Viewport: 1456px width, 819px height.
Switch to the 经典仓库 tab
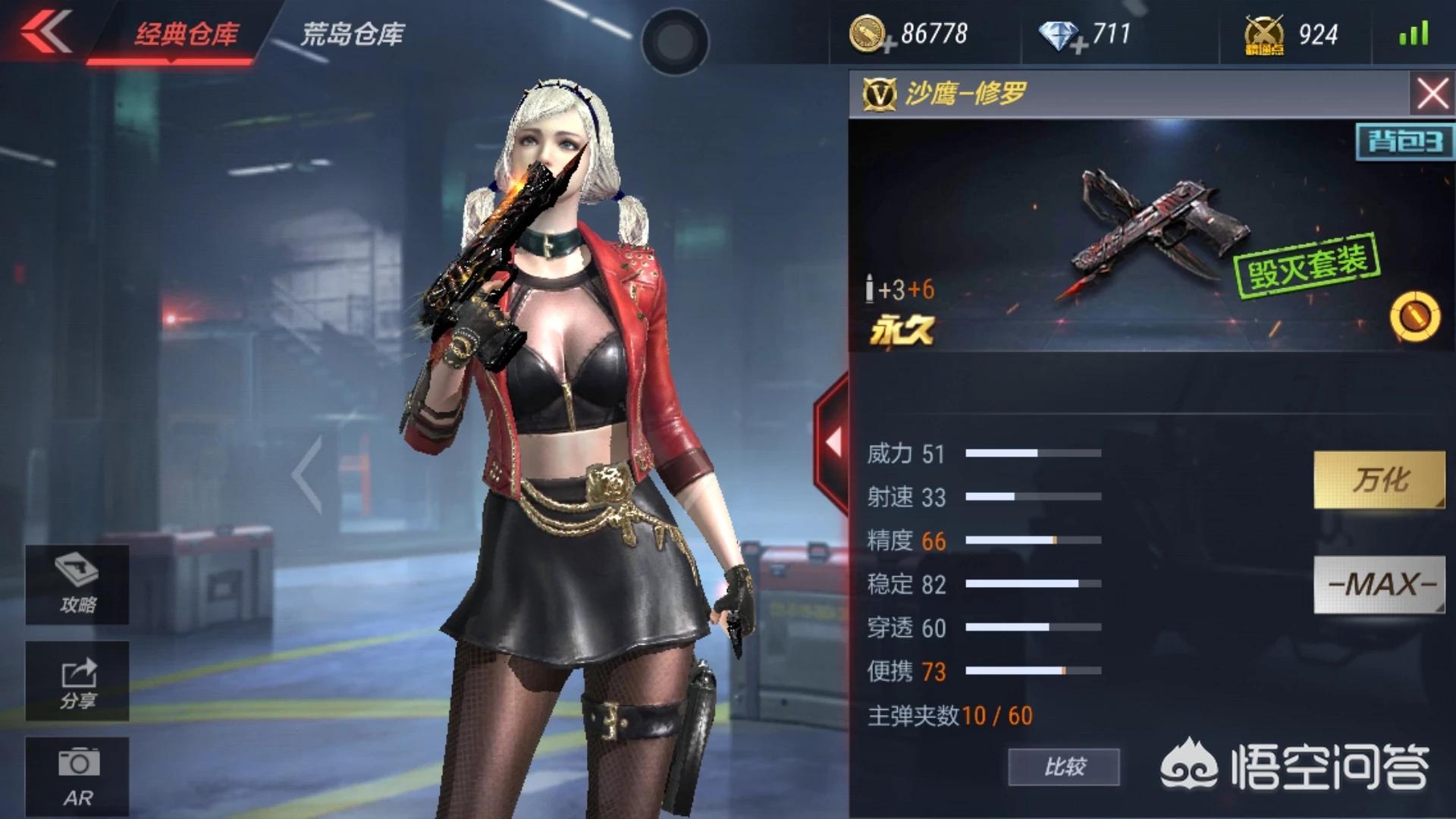[x=186, y=34]
